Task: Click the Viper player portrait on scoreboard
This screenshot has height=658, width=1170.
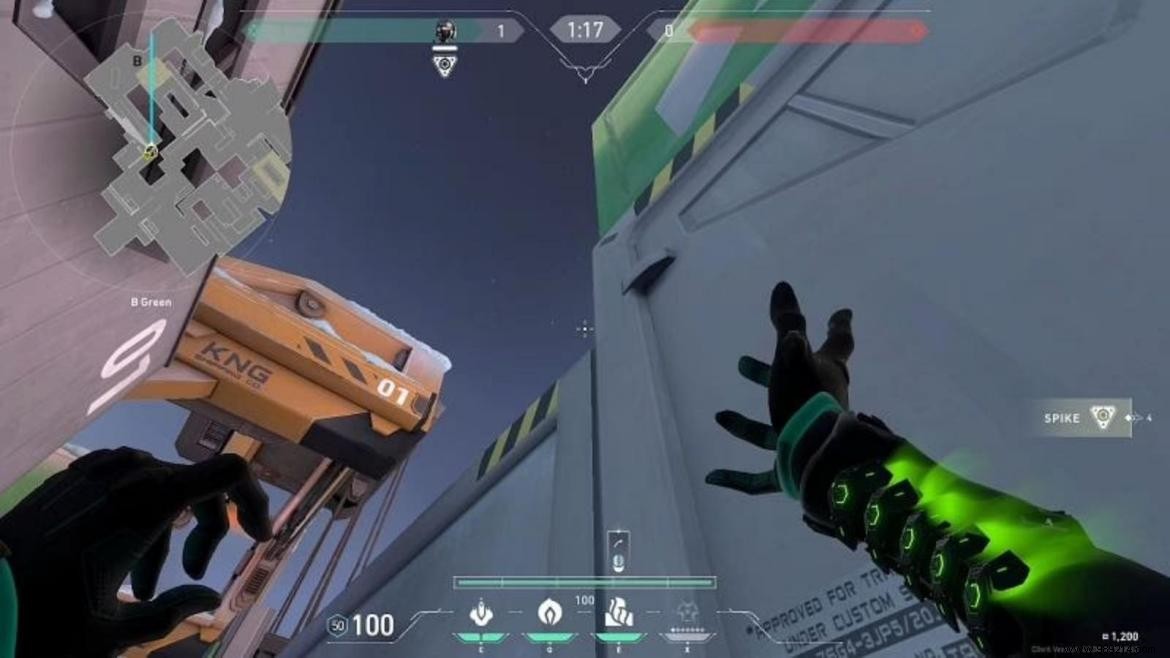Action: pyautogui.click(x=446, y=32)
